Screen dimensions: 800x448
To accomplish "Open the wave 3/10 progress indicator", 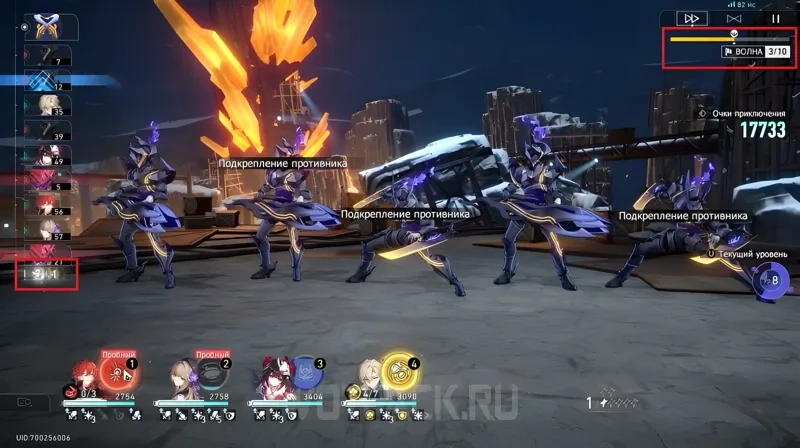I will [754, 51].
